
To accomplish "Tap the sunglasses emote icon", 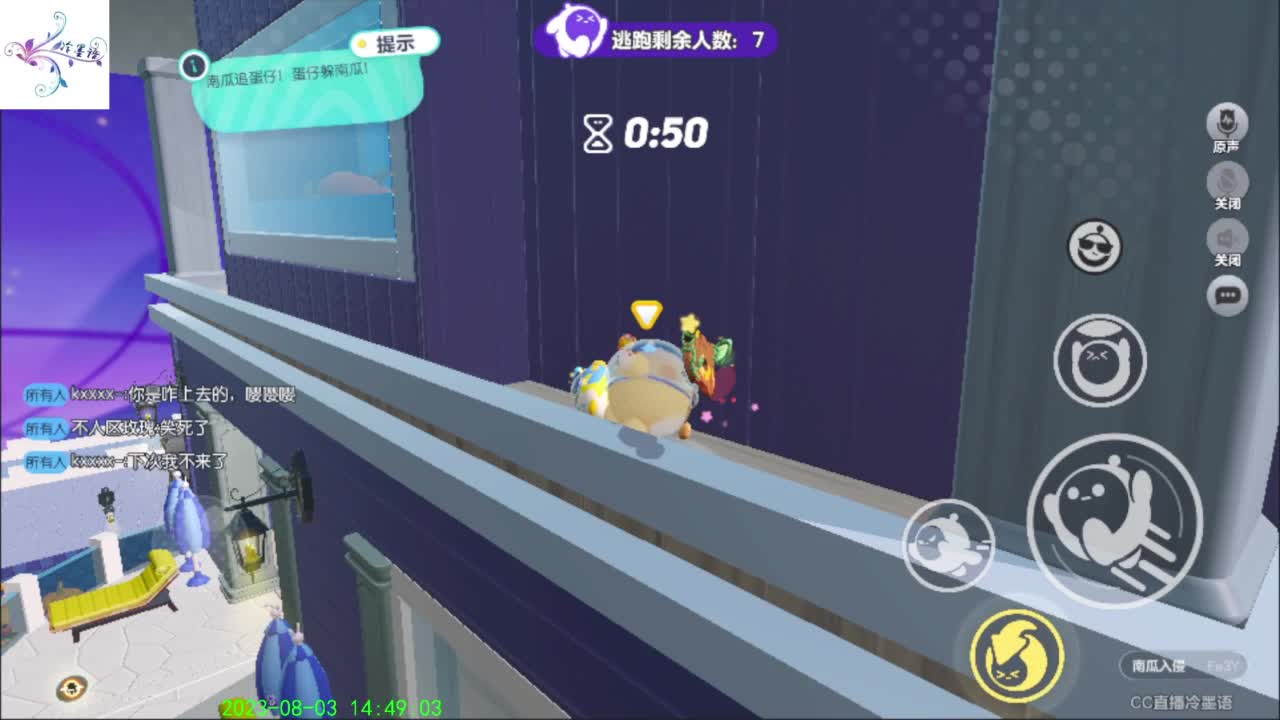I will pos(1096,247).
